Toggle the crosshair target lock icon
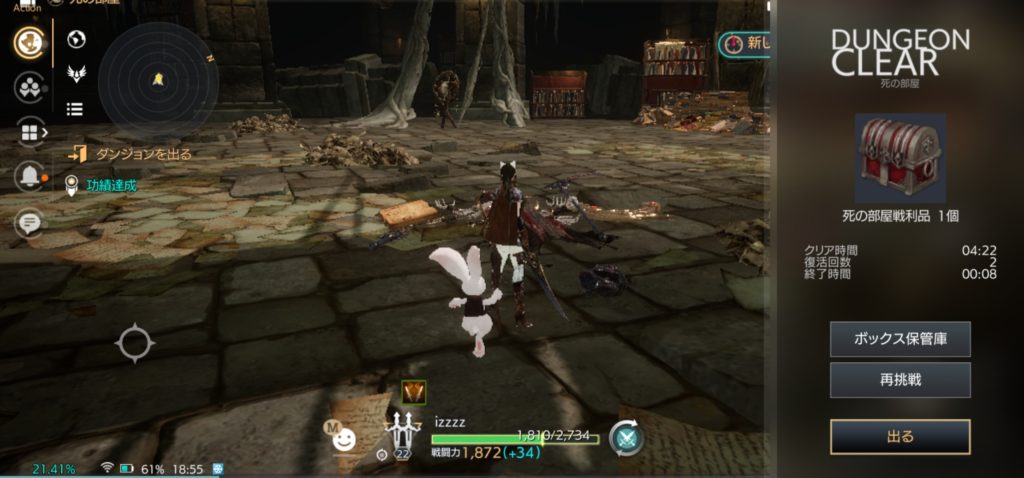 (x=134, y=343)
